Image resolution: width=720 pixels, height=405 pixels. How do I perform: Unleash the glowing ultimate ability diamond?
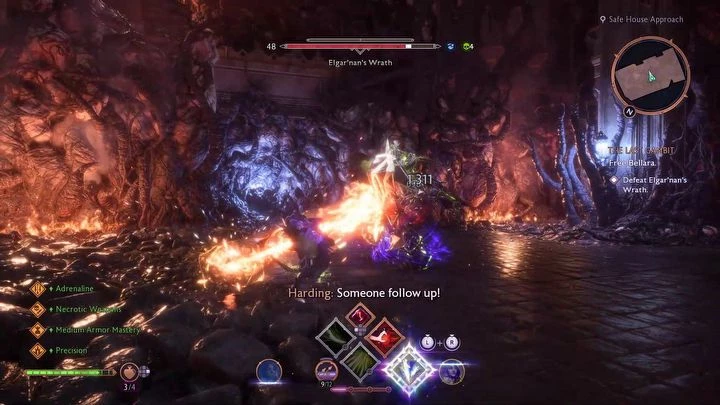pyautogui.click(x=411, y=369)
